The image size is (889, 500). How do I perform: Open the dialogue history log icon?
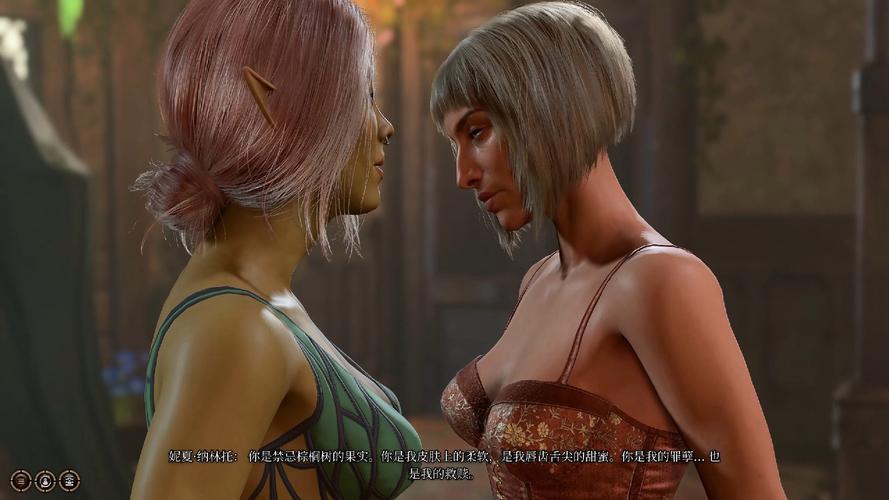(21, 481)
